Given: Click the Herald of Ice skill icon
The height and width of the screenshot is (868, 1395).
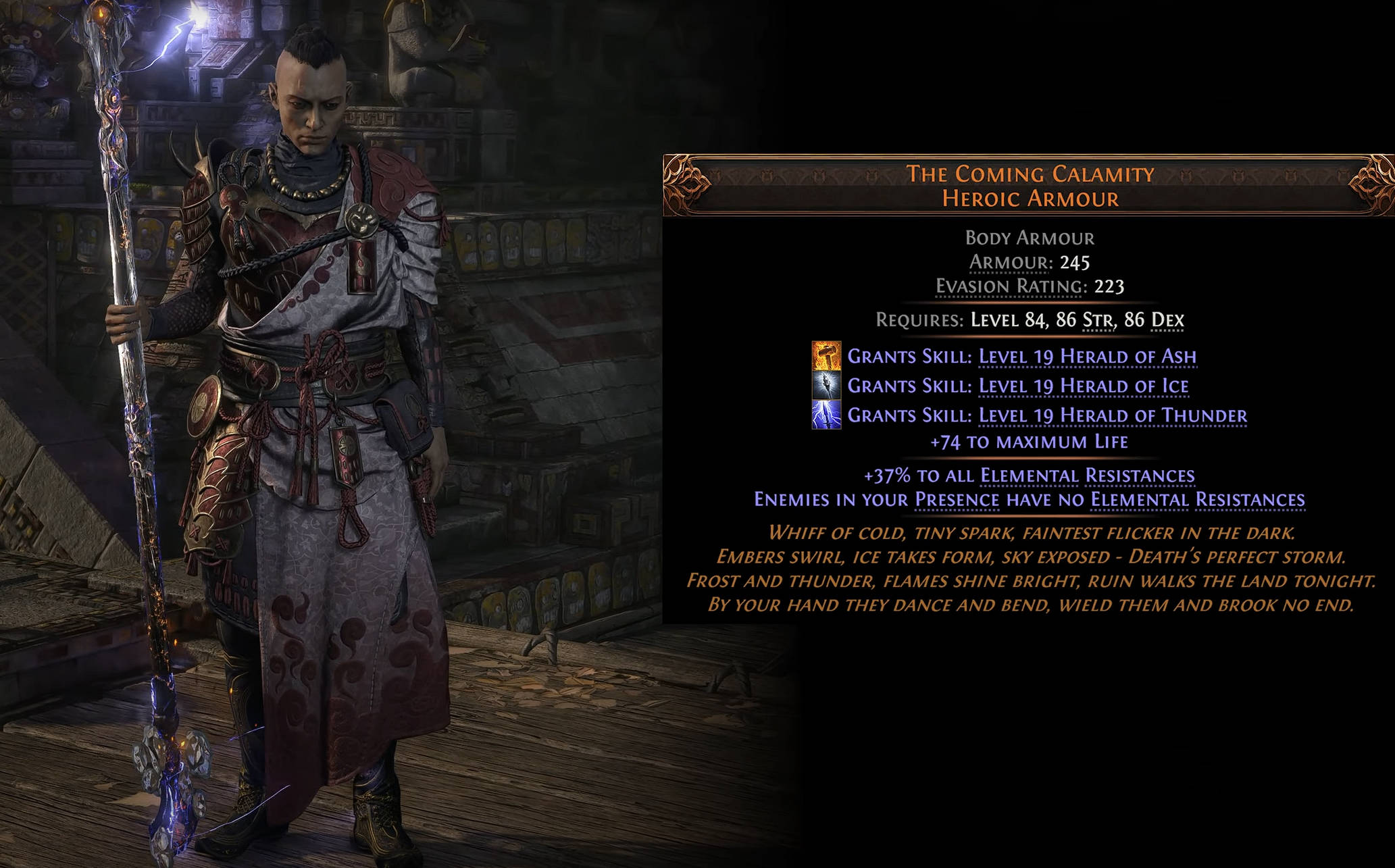Looking at the screenshot, I should pyautogui.click(x=826, y=386).
